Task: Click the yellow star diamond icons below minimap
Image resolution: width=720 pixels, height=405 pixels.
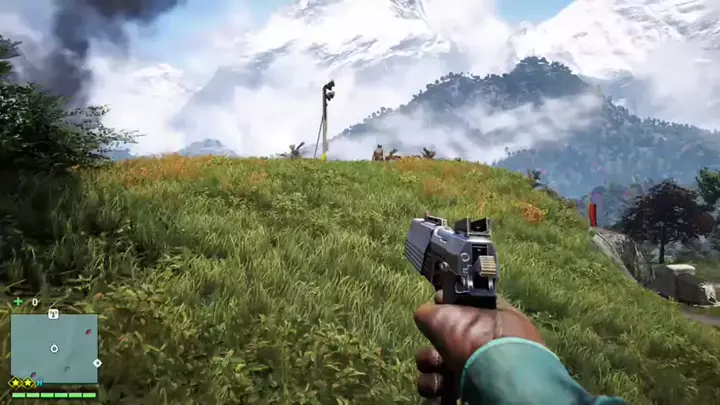Action: (22, 383)
